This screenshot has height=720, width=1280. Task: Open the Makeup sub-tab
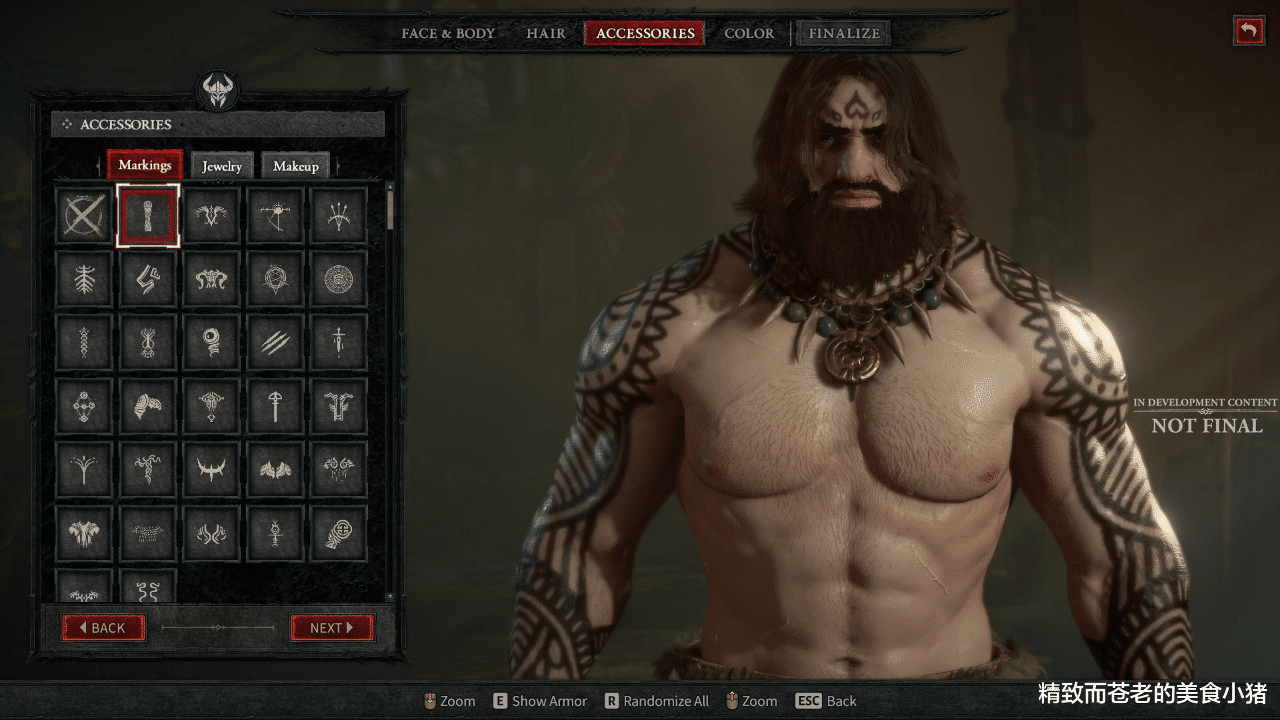[x=296, y=166]
